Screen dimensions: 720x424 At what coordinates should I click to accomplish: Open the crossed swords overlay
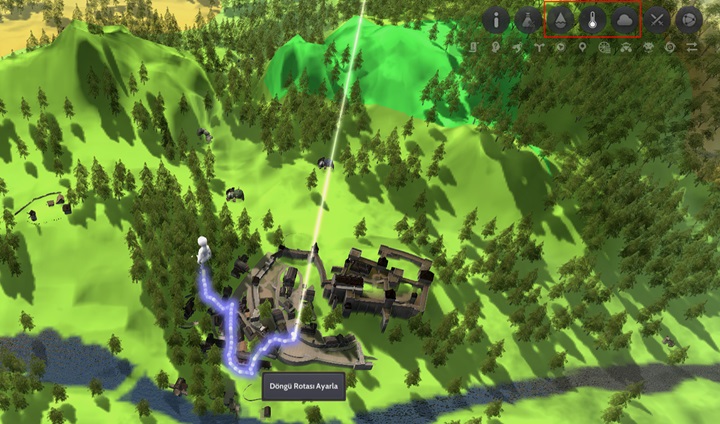[656, 20]
